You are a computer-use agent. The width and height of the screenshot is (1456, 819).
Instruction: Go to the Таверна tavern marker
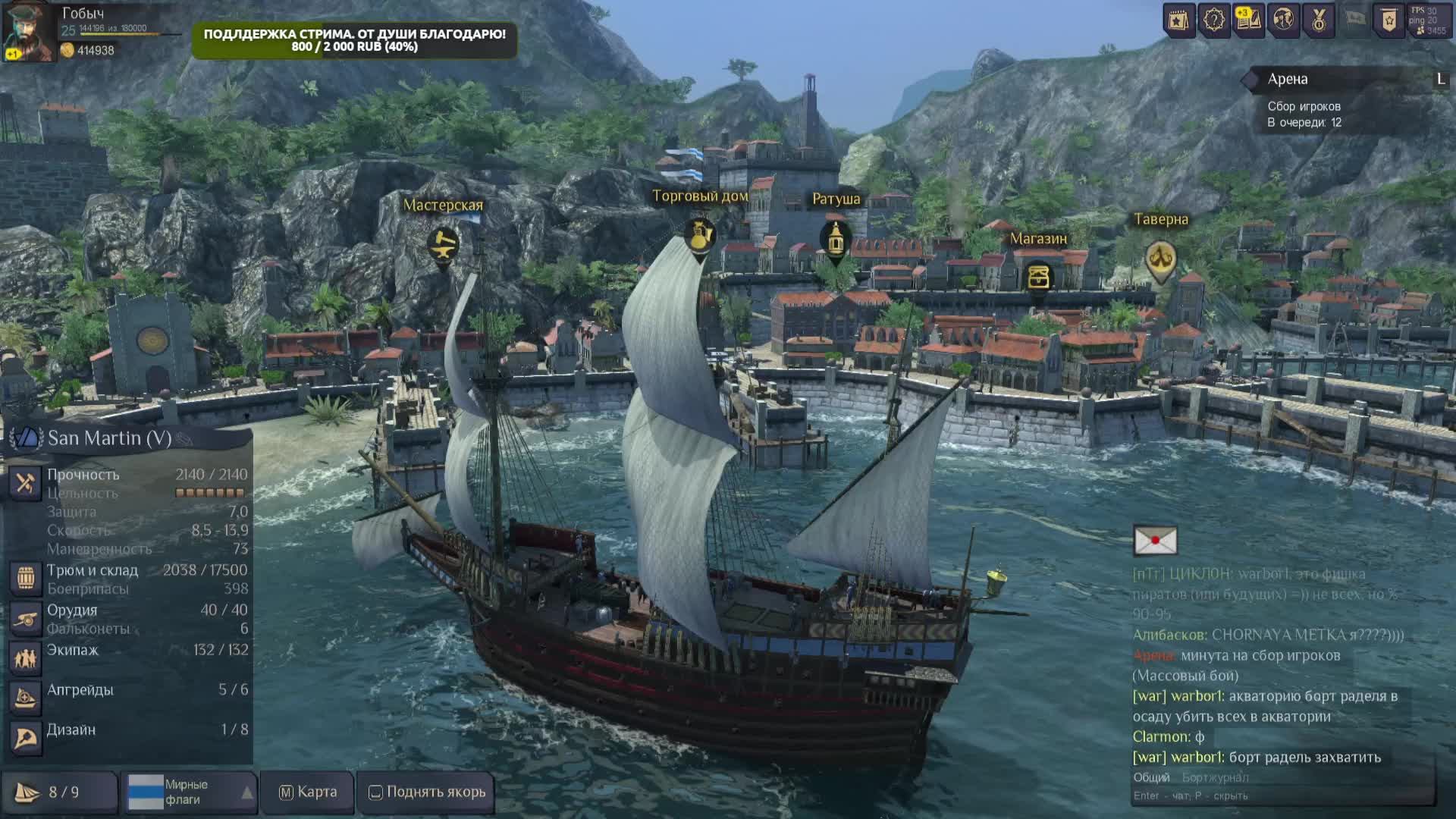[1160, 259]
